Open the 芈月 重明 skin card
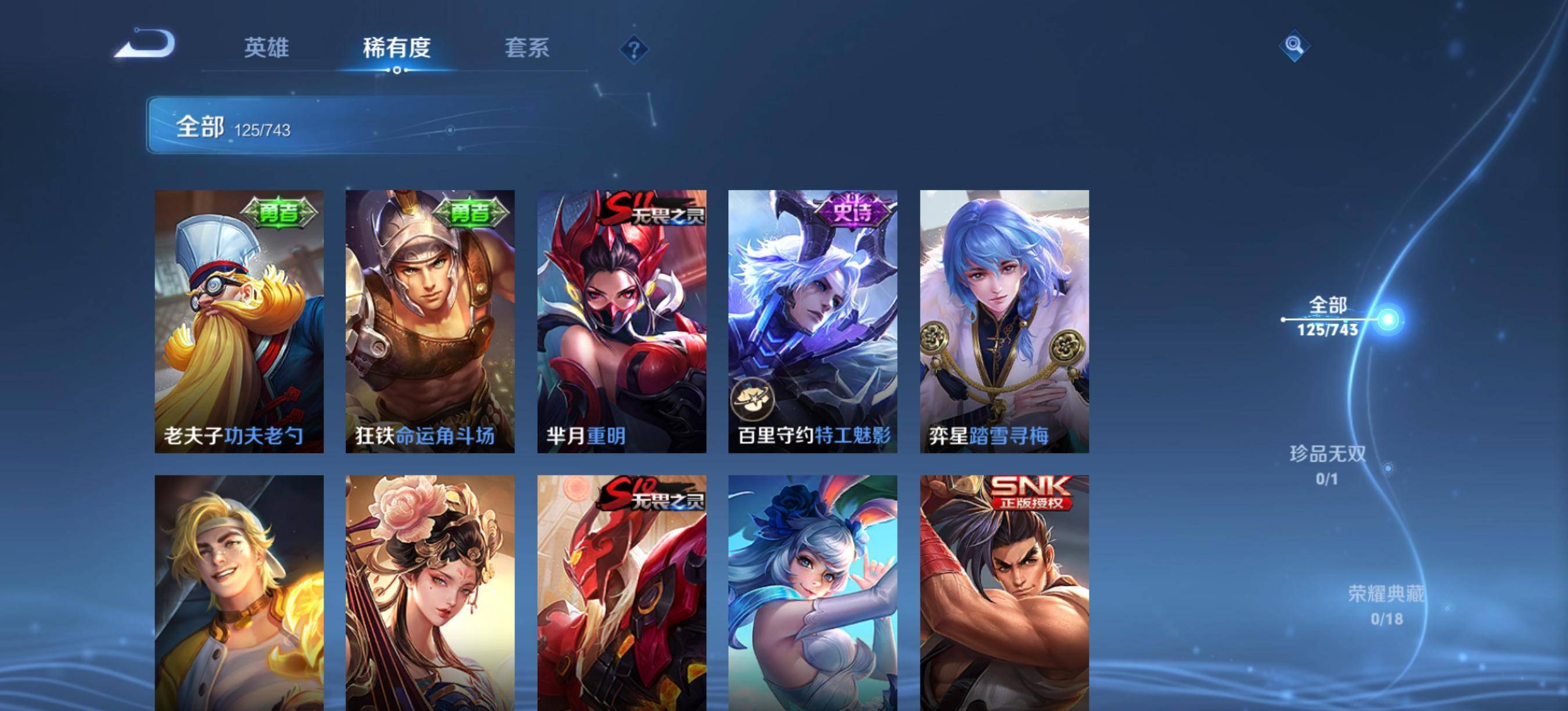This screenshot has height=711, width=1568. point(621,321)
